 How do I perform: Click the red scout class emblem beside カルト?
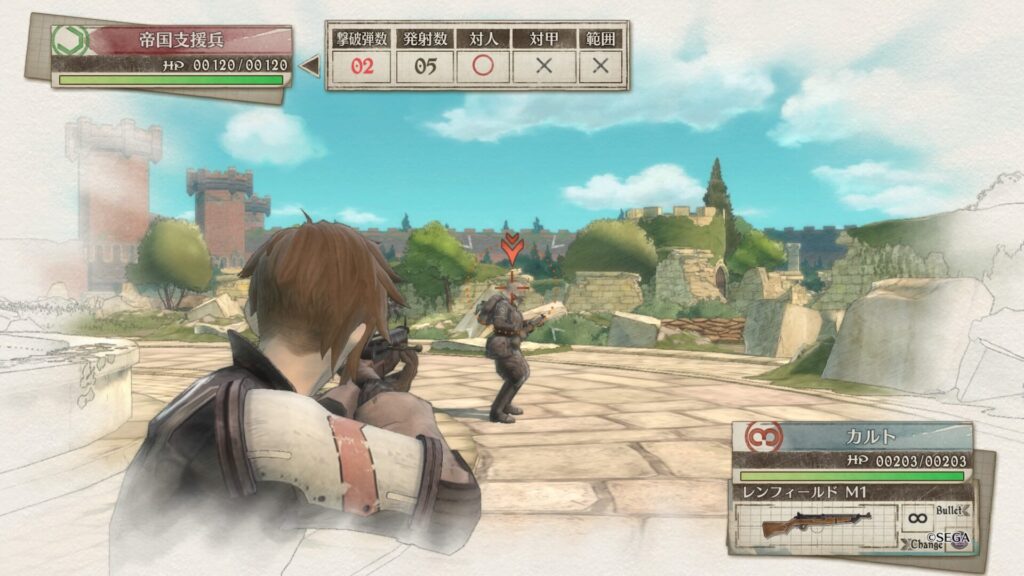[x=760, y=437]
